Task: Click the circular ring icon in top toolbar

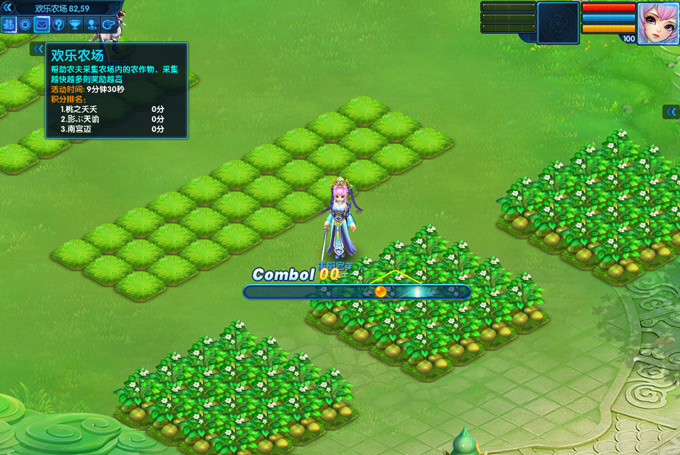Action: [x=26, y=23]
